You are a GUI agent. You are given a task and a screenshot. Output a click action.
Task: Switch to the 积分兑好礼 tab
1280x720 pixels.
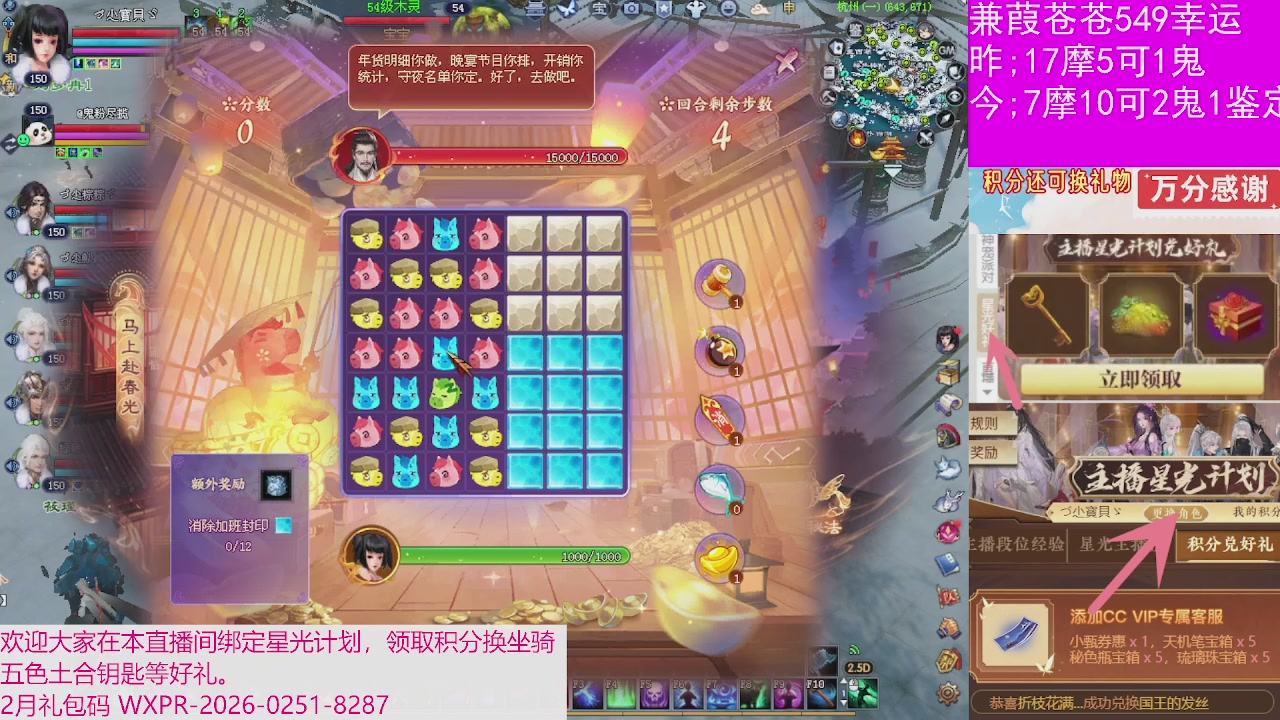1230,545
